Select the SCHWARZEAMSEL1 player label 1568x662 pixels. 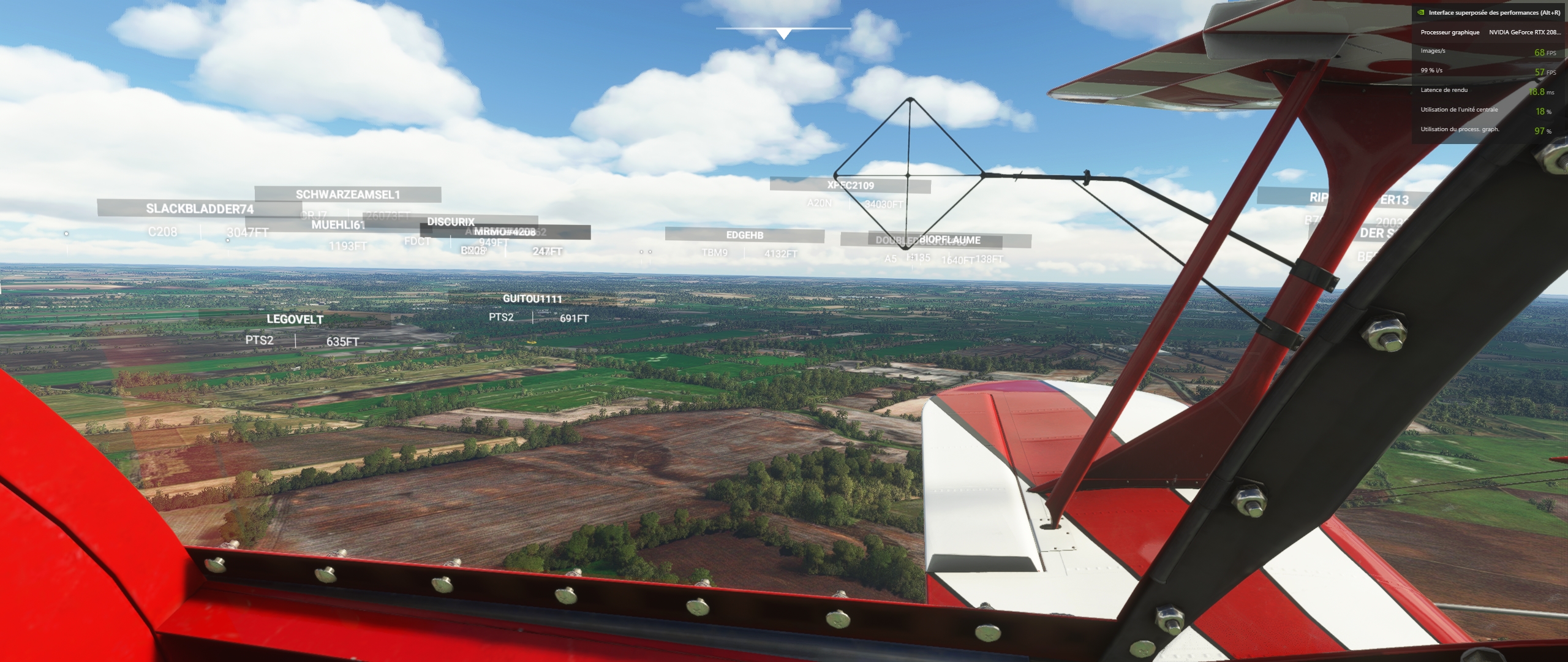(347, 194)
